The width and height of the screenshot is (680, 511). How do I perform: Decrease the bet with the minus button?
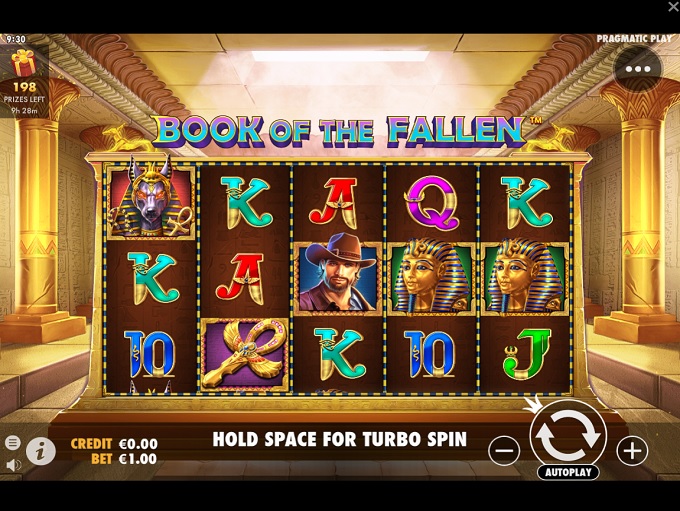click(504, 451)
